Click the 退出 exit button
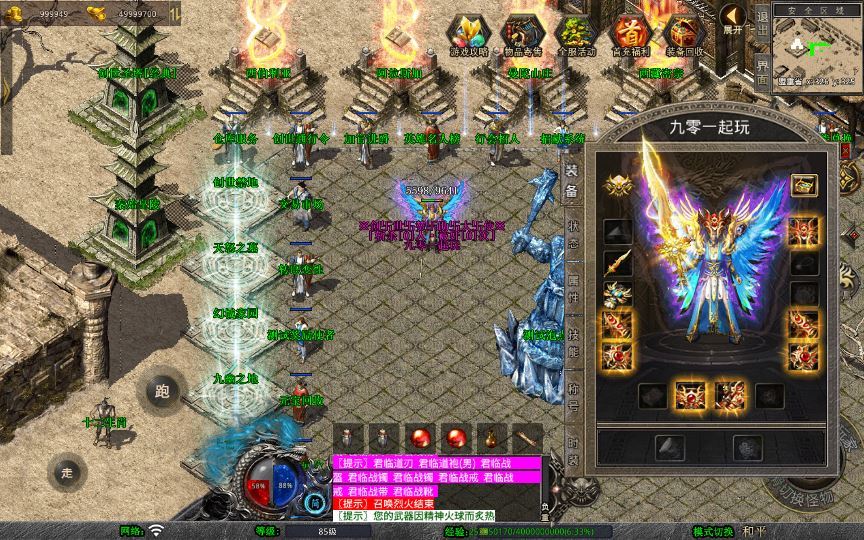864x540 pixels. [x=762, y=27]
